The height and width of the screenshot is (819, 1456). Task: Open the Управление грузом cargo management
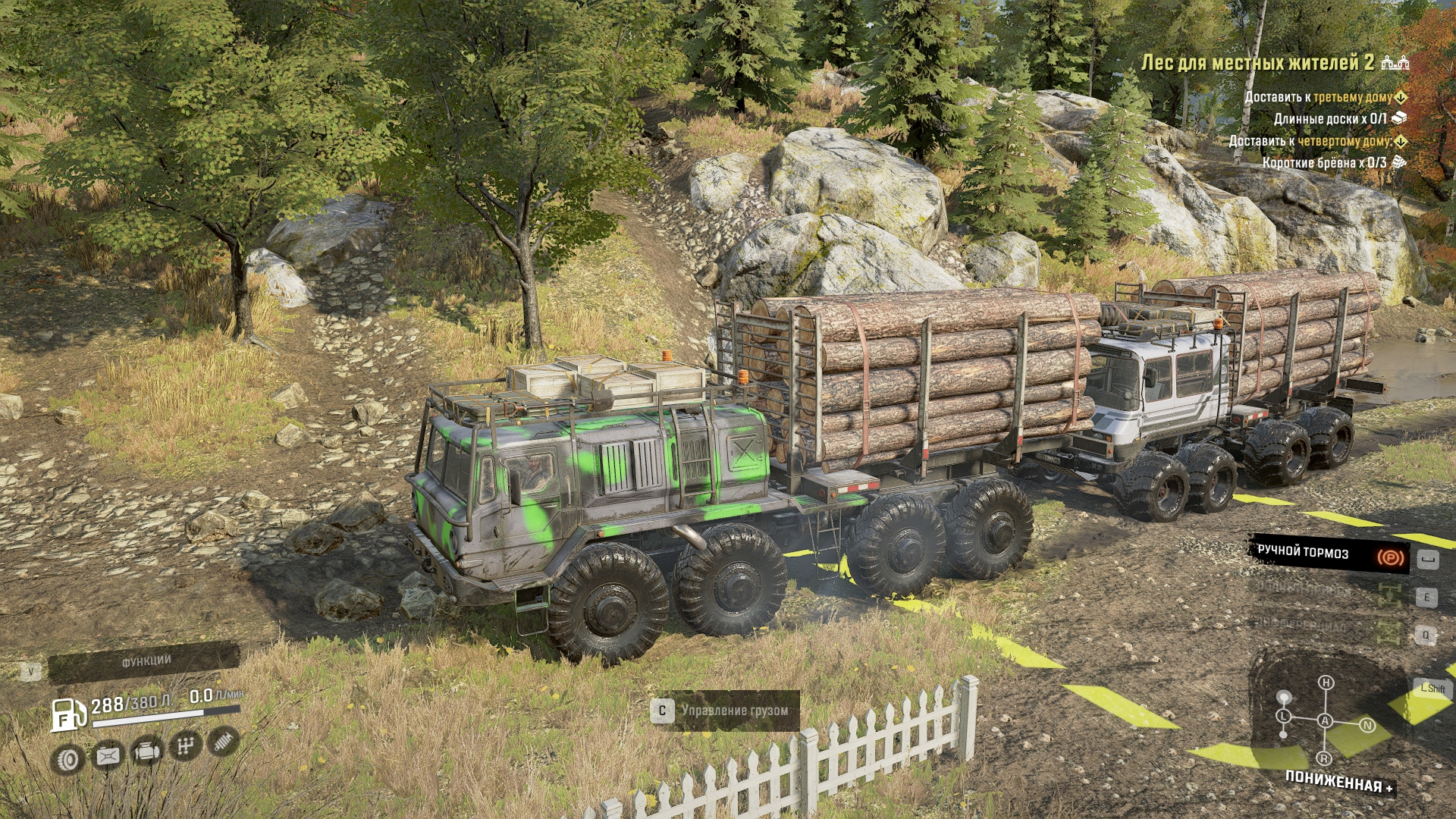pyautogui.click(x=725, y=711)
